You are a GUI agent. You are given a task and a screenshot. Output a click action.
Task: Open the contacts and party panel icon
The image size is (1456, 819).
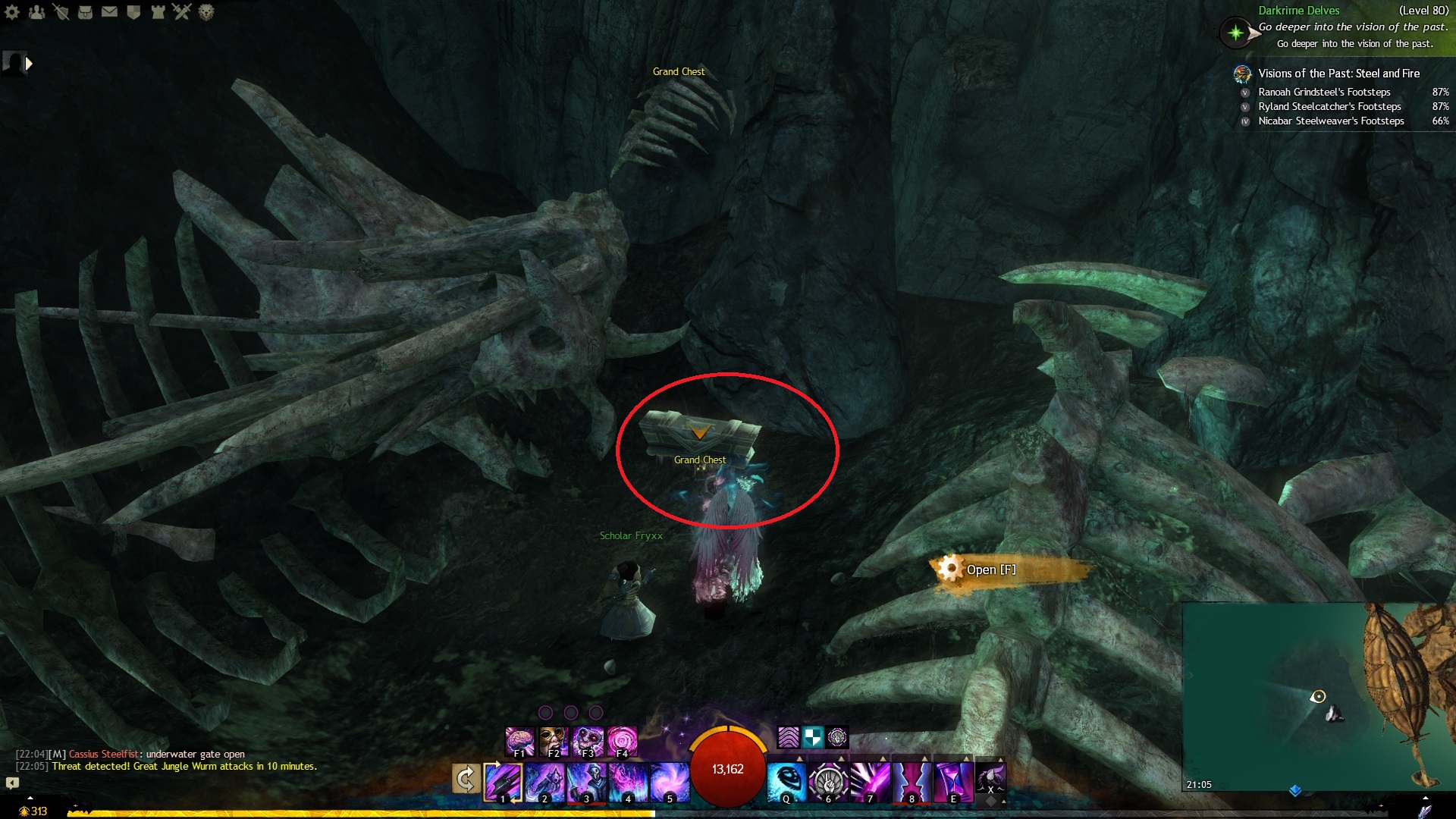pyautogui.click(x=36, y=12)
